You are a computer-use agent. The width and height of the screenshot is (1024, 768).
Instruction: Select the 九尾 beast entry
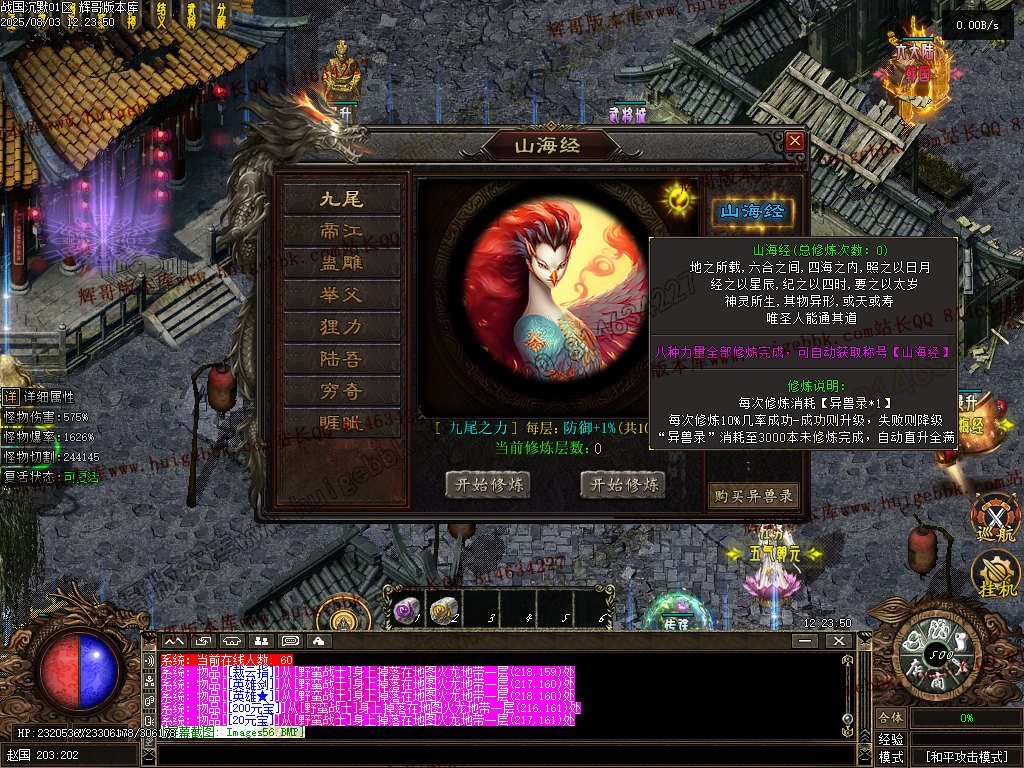coord(342,199)
